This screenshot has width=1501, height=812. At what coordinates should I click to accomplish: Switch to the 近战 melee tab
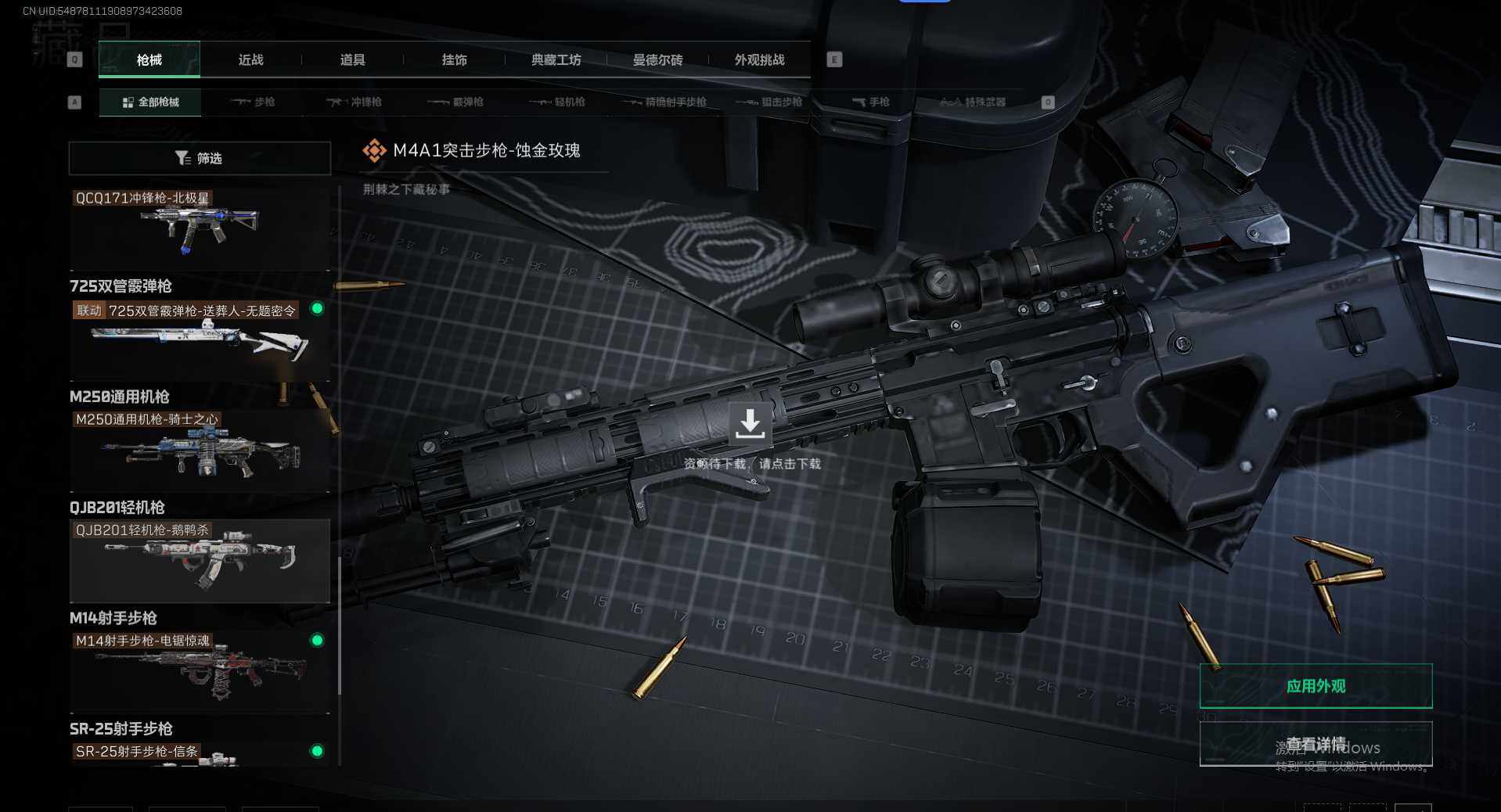(250, 60)
